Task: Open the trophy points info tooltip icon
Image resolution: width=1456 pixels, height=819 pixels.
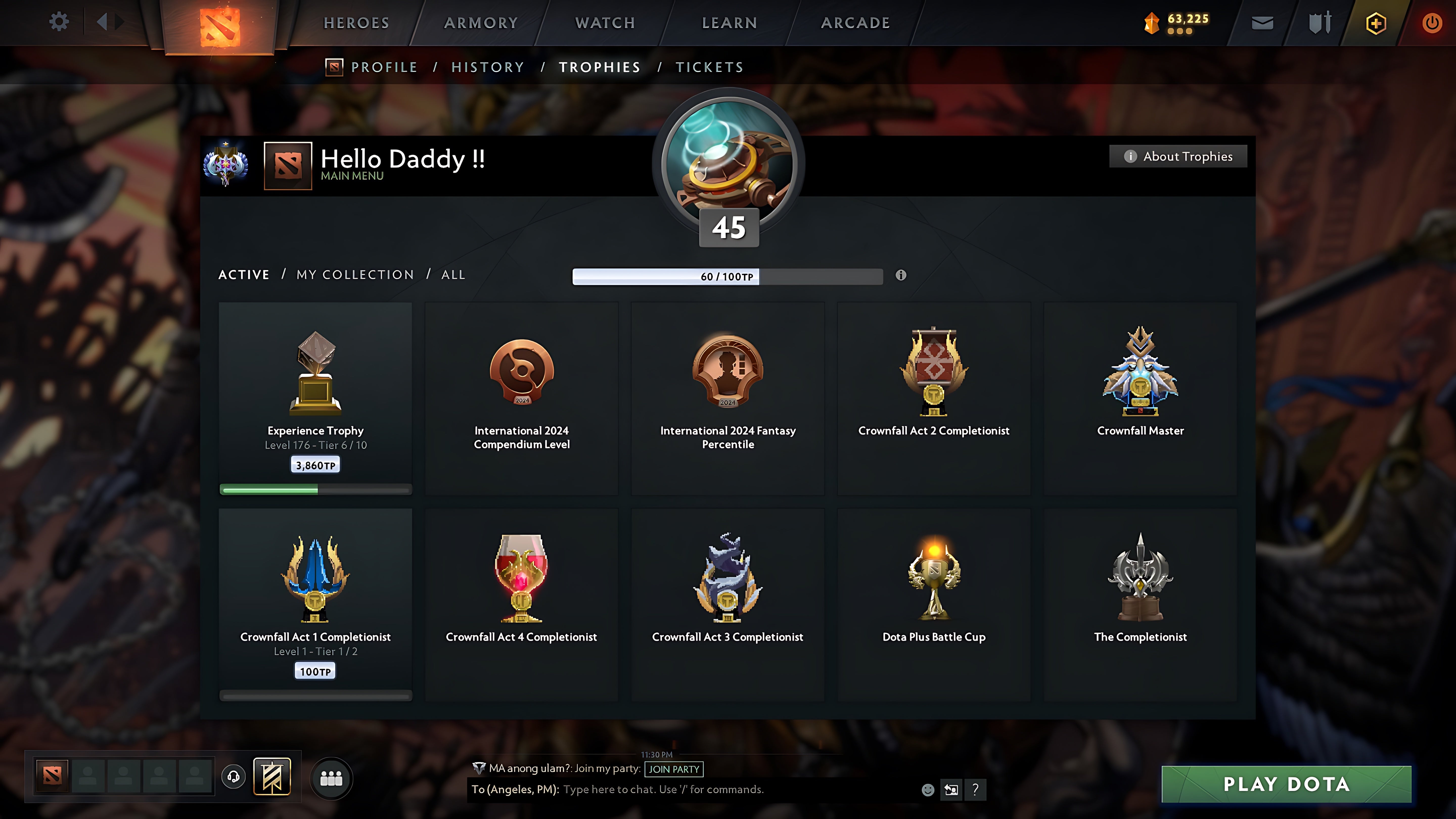Action: (901, 276)
